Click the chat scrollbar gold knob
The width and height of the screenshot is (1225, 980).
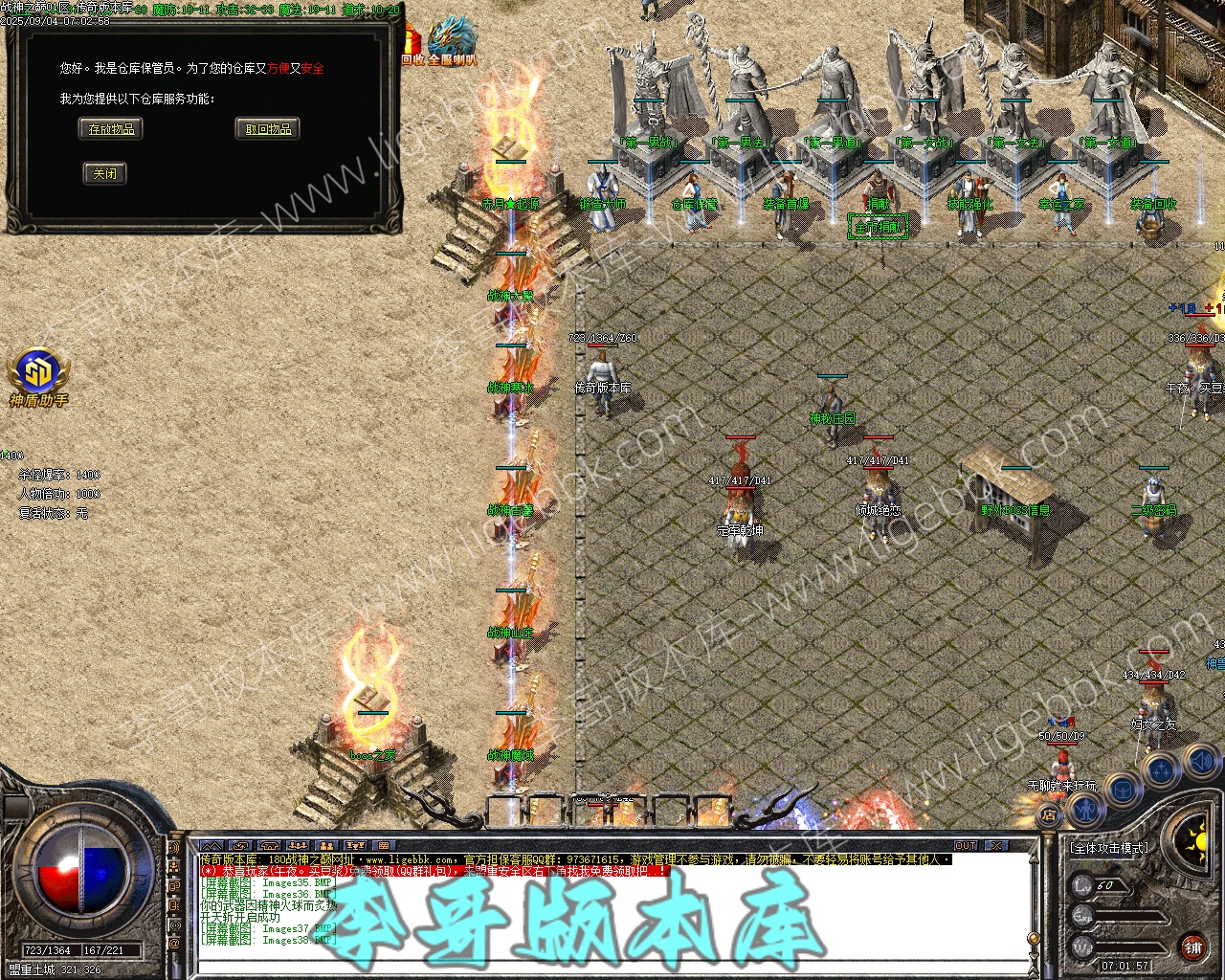pos(1033,938)
